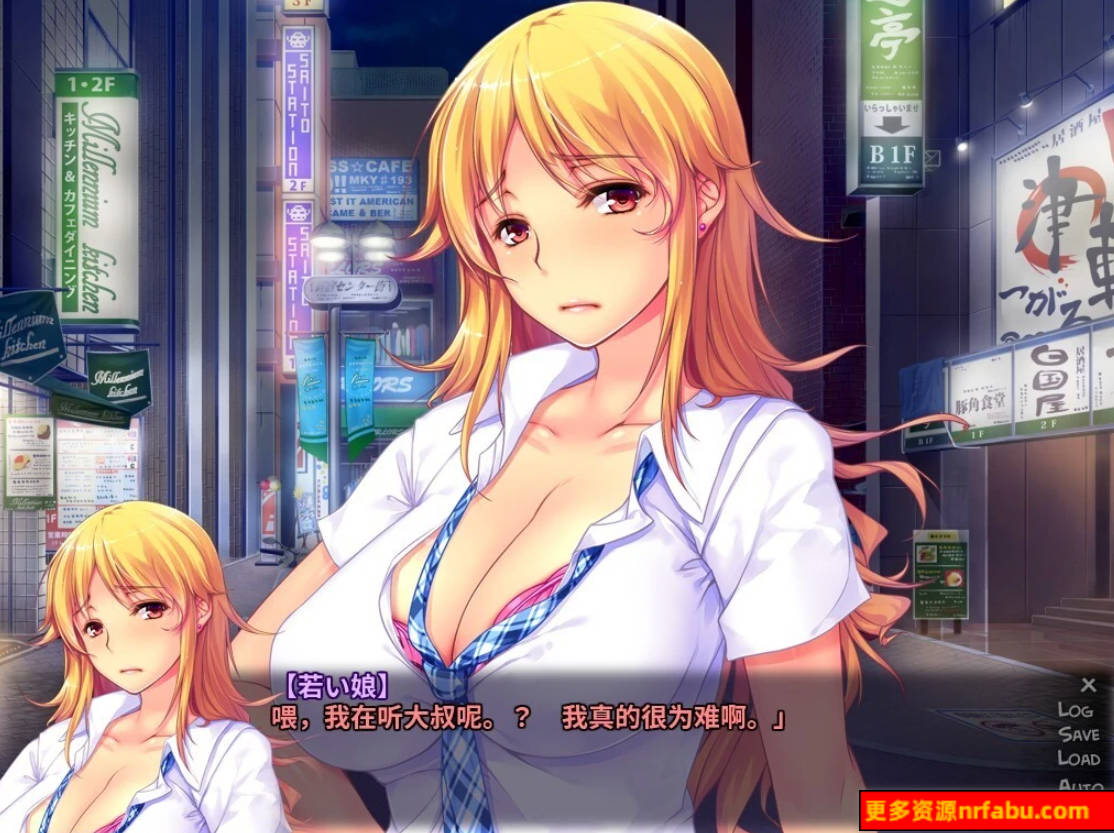
Task: Hide the dialogue window with the X
Action: pyautogui.click(x=1088, y=685)
